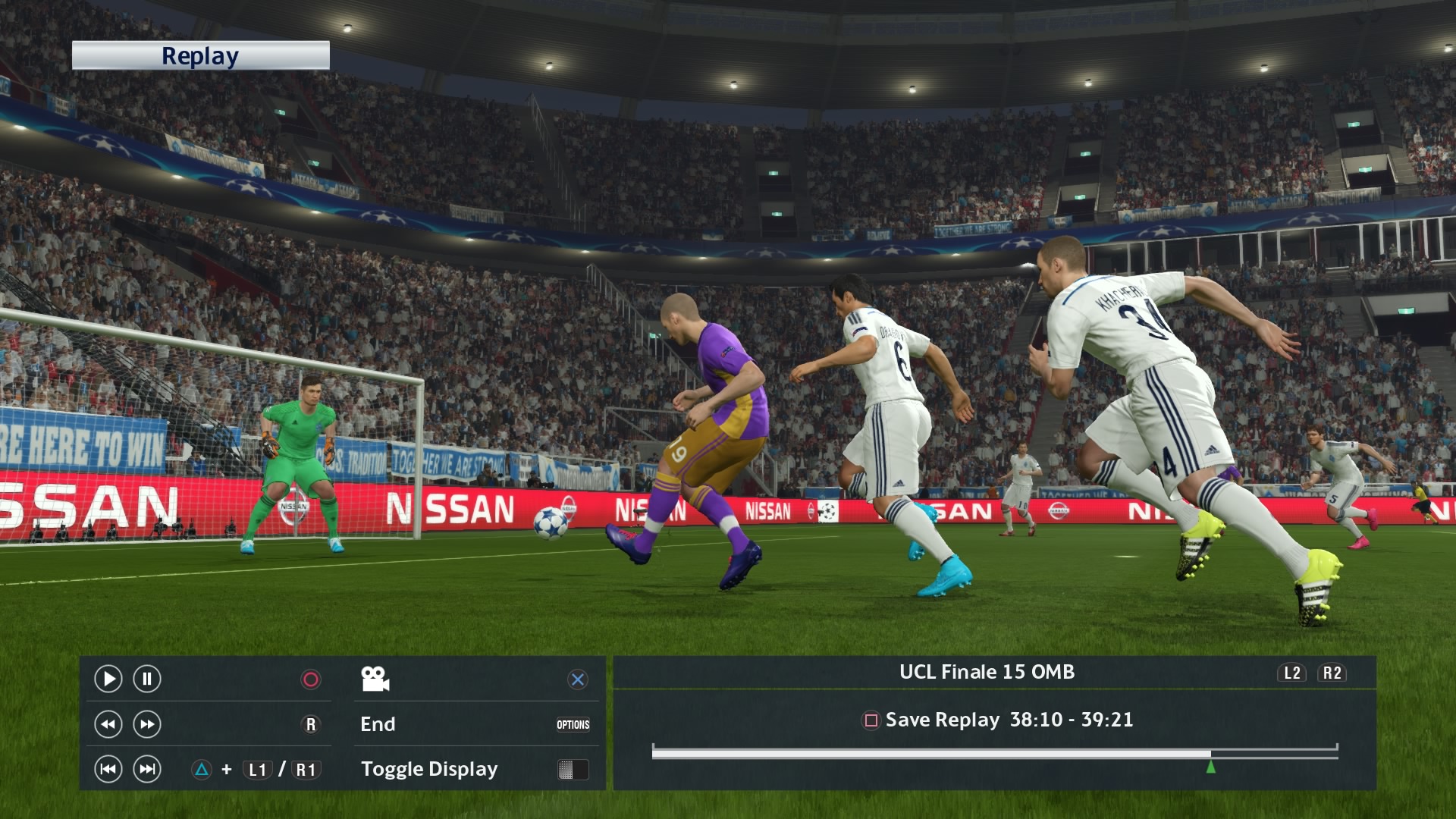The width and height of the screenshot is (1456, 819).
Task: Click the R2 shoulder button icon
Action: (1334, 672)
